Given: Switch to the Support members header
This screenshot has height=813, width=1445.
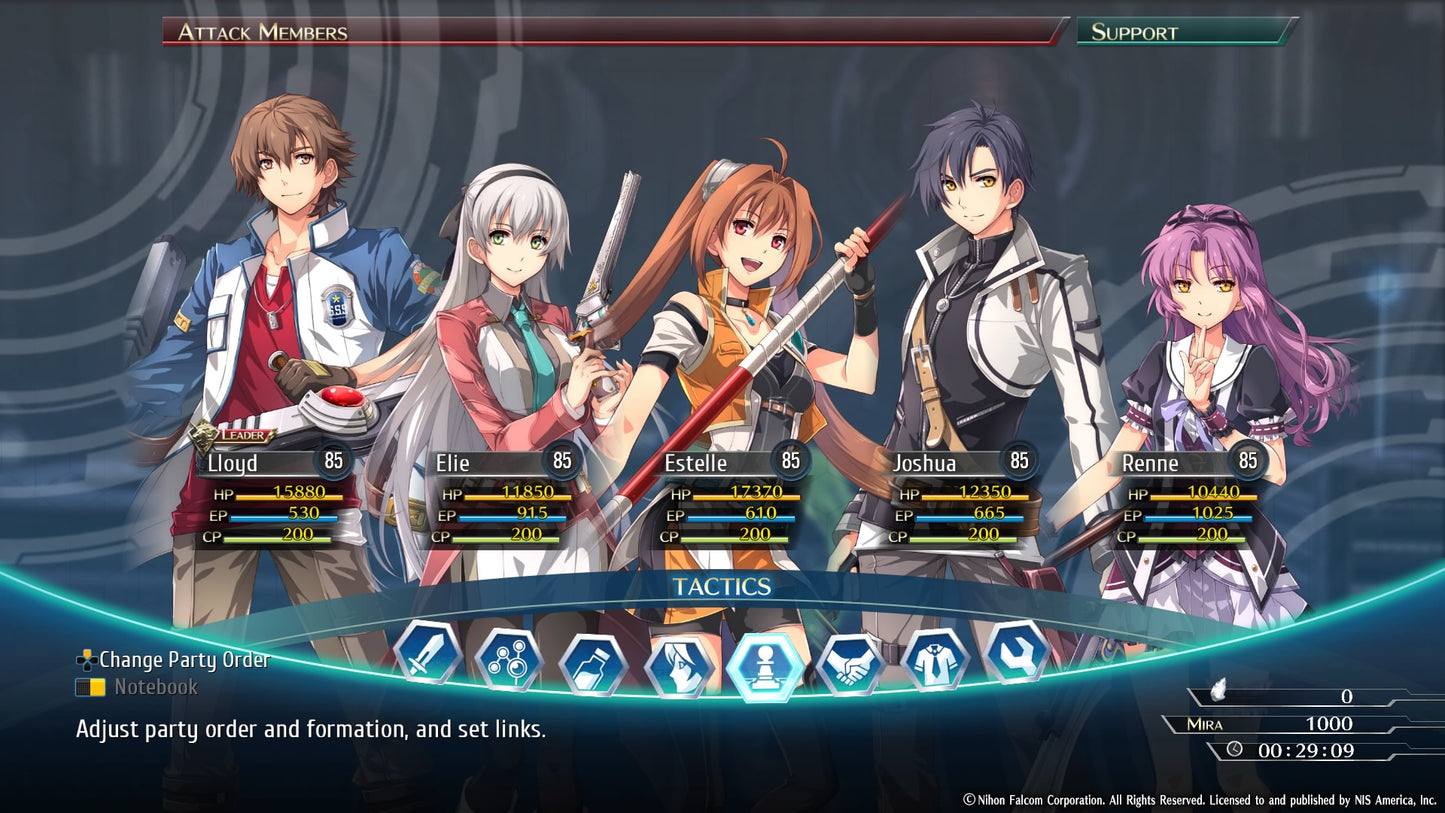Looking at the screenshot, I should [1185, 31].
